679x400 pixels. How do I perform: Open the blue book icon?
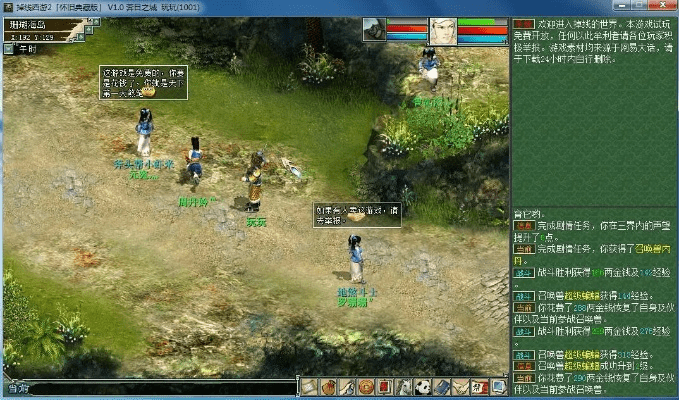pos(441,387)
